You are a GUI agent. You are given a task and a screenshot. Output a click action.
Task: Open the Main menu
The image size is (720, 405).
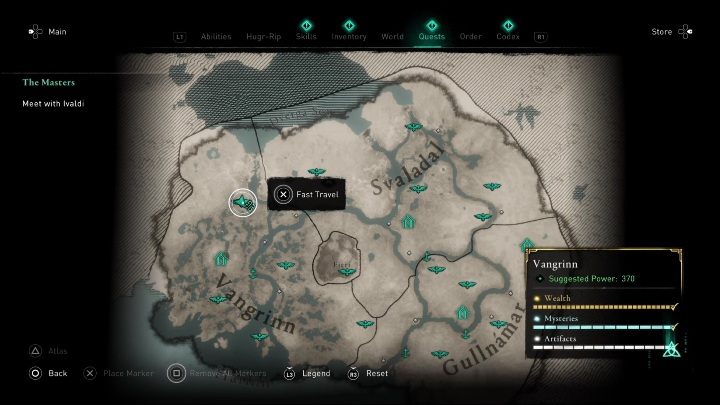pos(48,32)
